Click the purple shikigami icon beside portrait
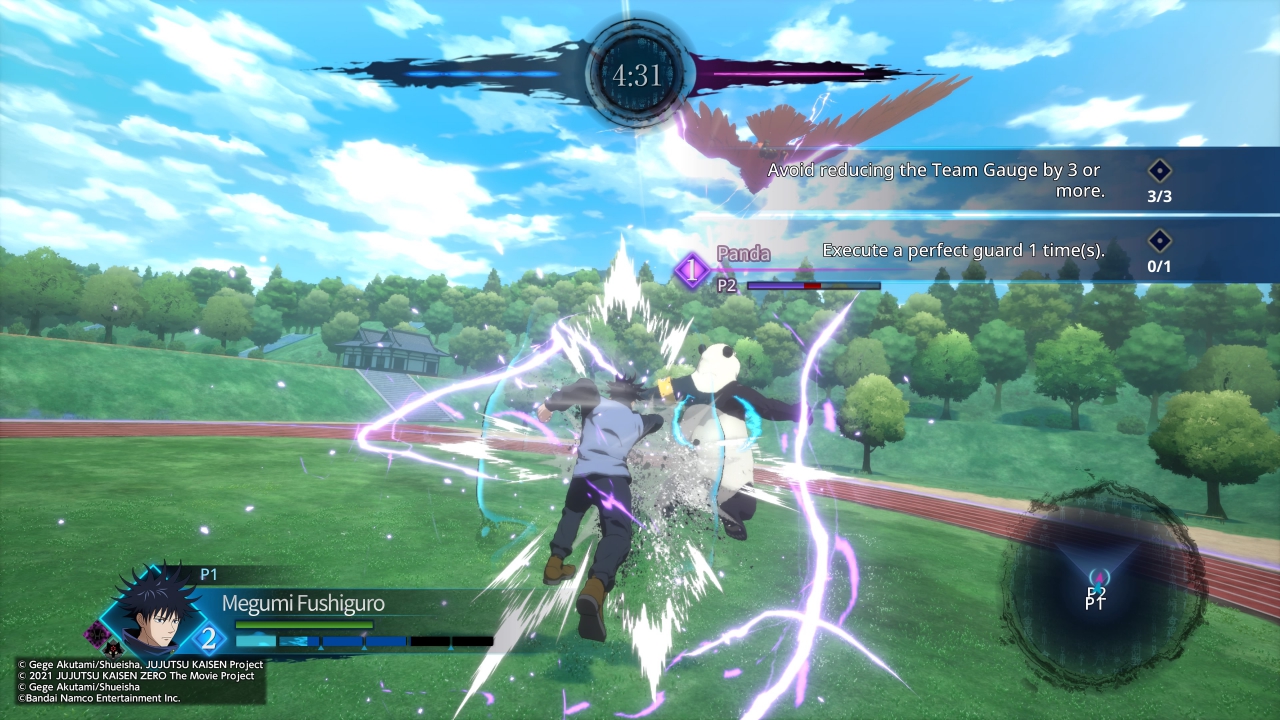 click(x=97, y=632)
